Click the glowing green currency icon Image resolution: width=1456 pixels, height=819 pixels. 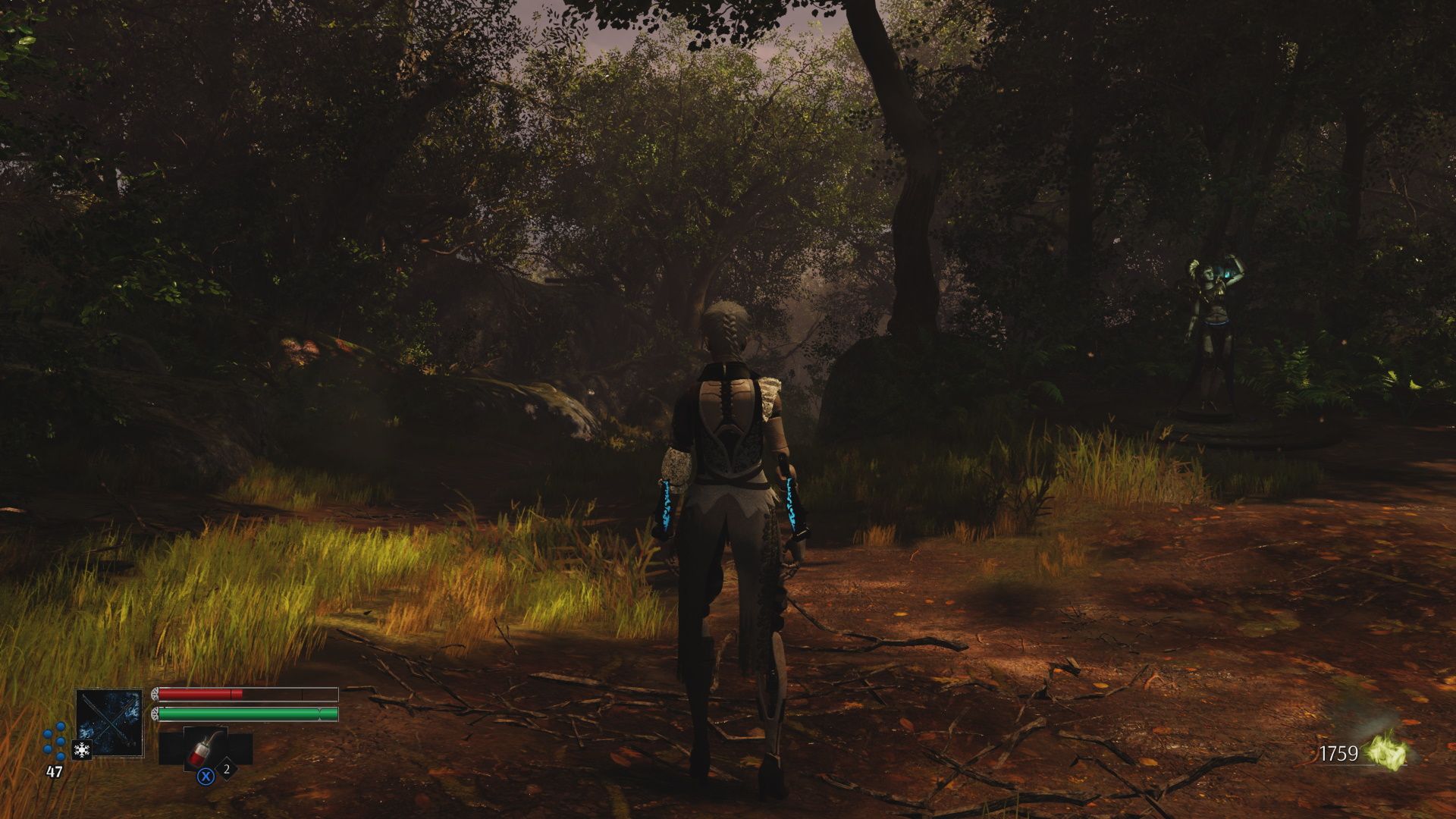point(1387,754)
